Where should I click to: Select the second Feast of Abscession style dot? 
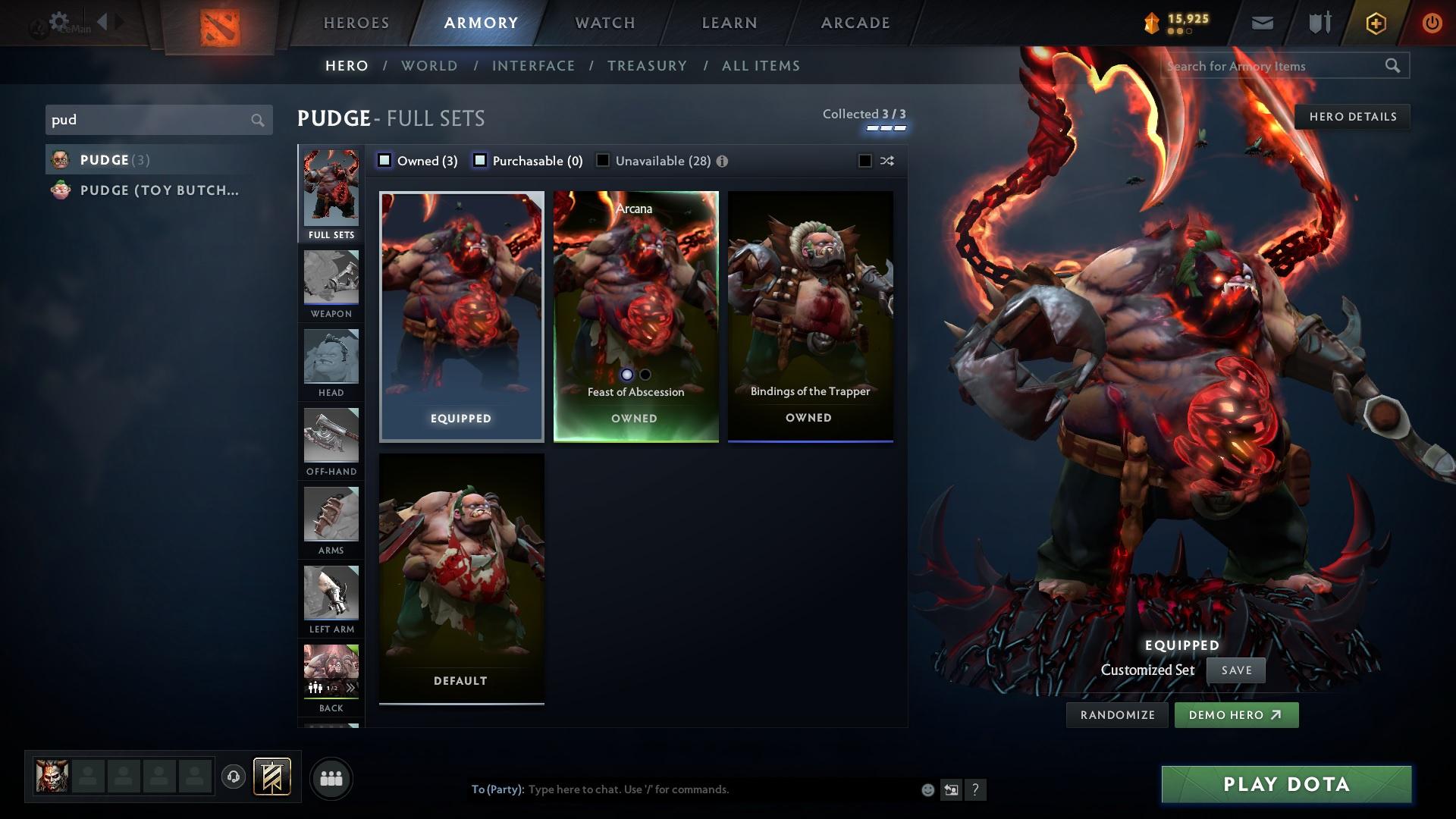pos(645,374)
